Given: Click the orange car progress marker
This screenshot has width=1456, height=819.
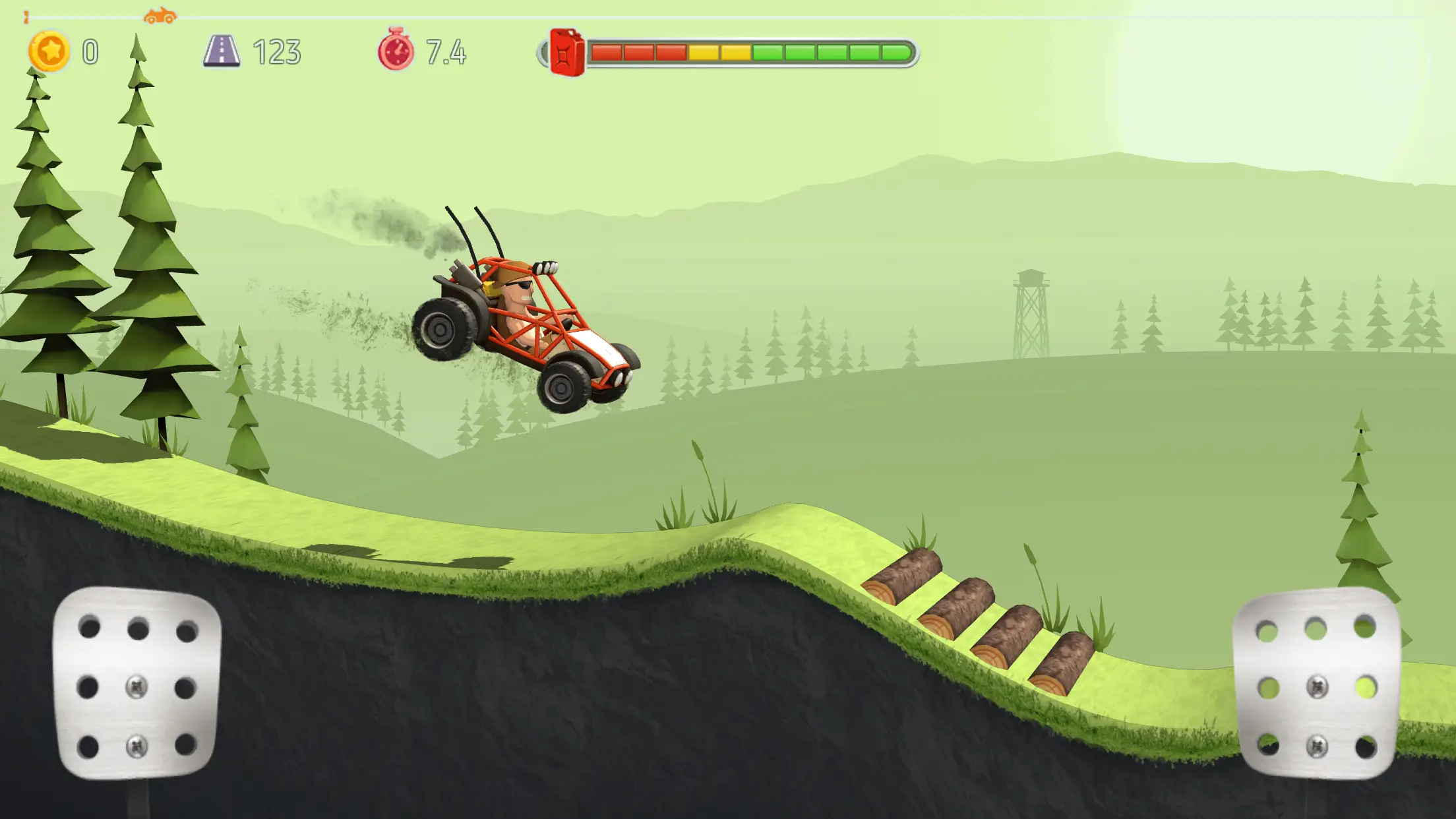Looking at the screenshot, I should pyautogui.click(x=160, y=15).
